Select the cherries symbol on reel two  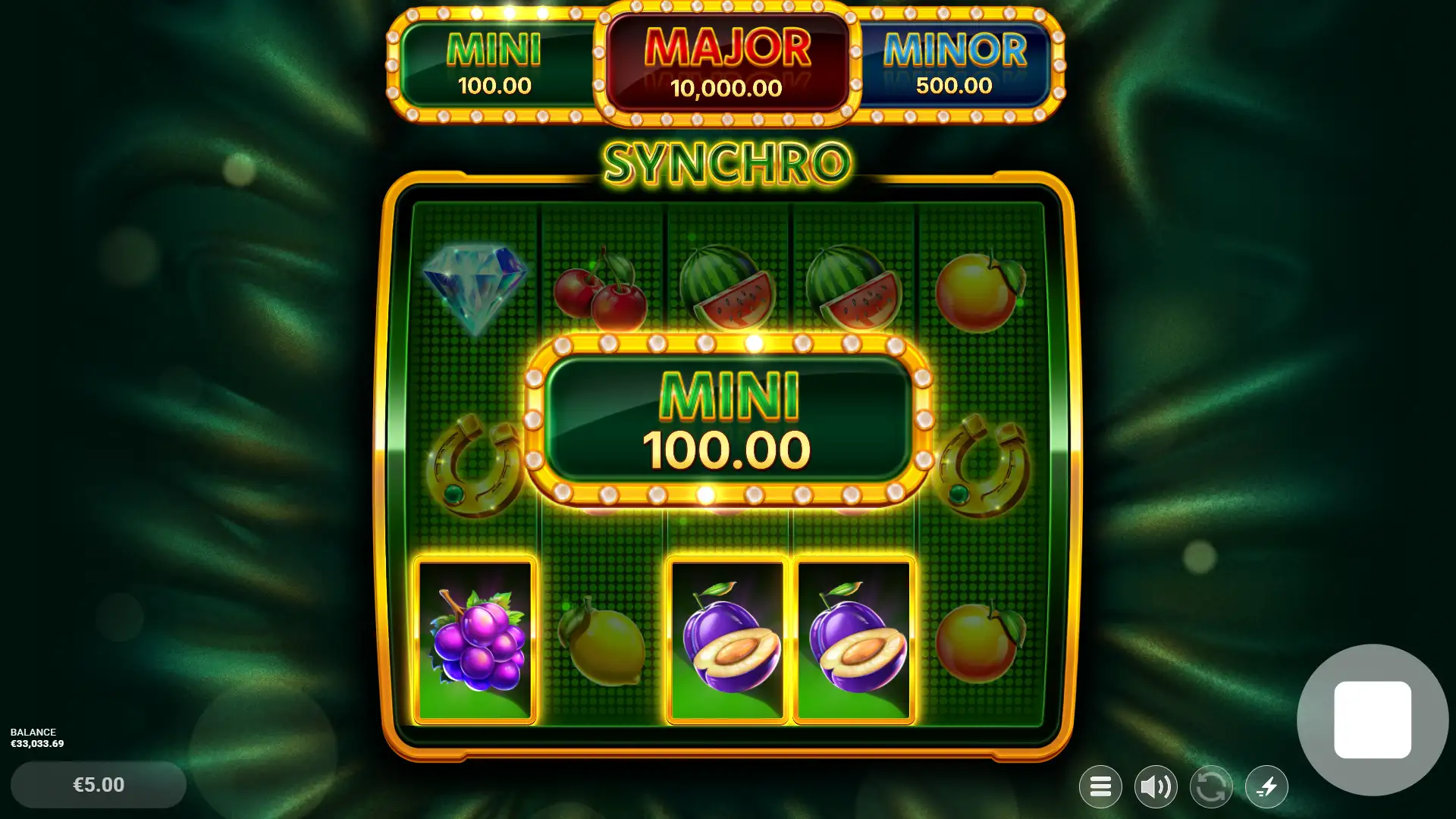pyautogui.click(x=601, y=292)
